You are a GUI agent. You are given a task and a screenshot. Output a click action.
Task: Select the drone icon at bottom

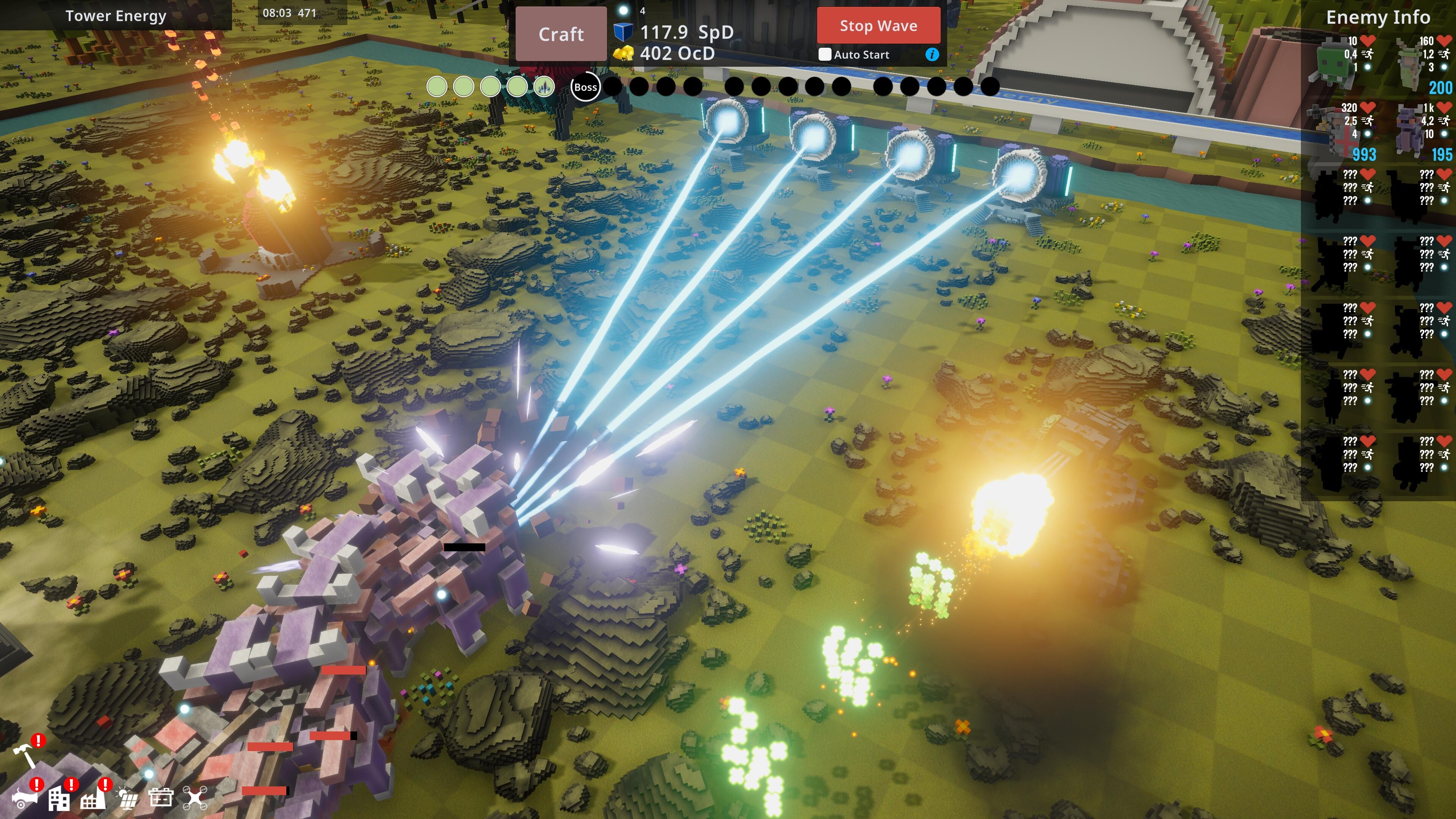[x=197, y=799]
